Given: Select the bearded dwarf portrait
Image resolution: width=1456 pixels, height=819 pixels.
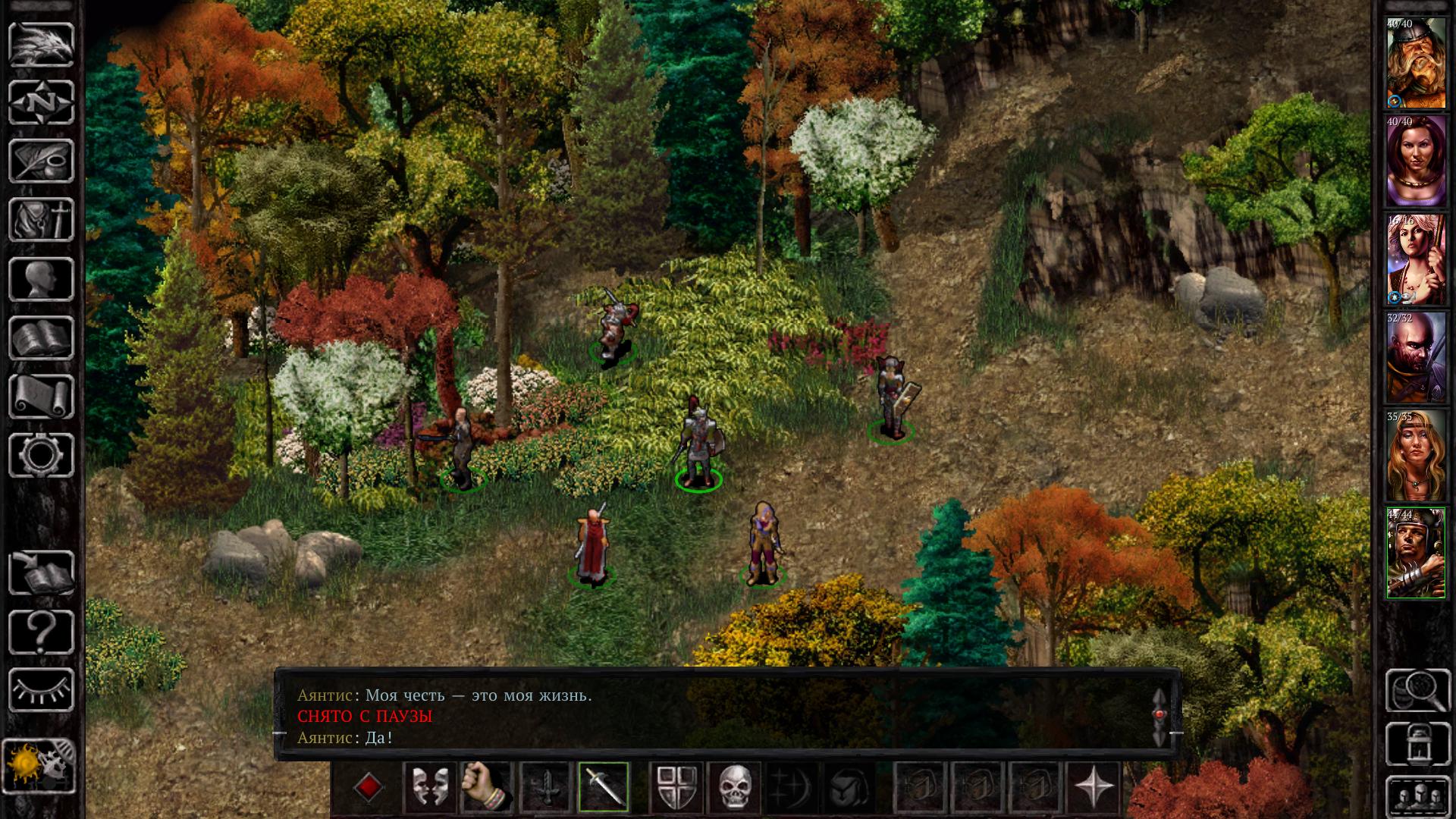Looking at the screenshot, I should click(x=1416, y=64).
